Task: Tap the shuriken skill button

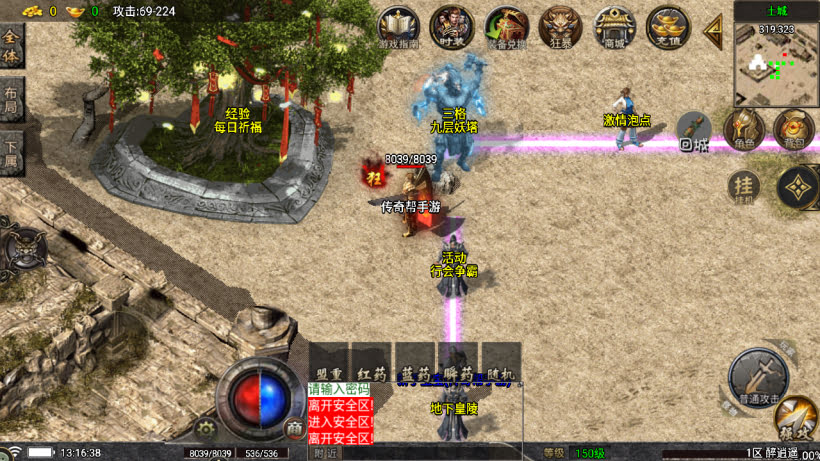Action: (797, 186)
